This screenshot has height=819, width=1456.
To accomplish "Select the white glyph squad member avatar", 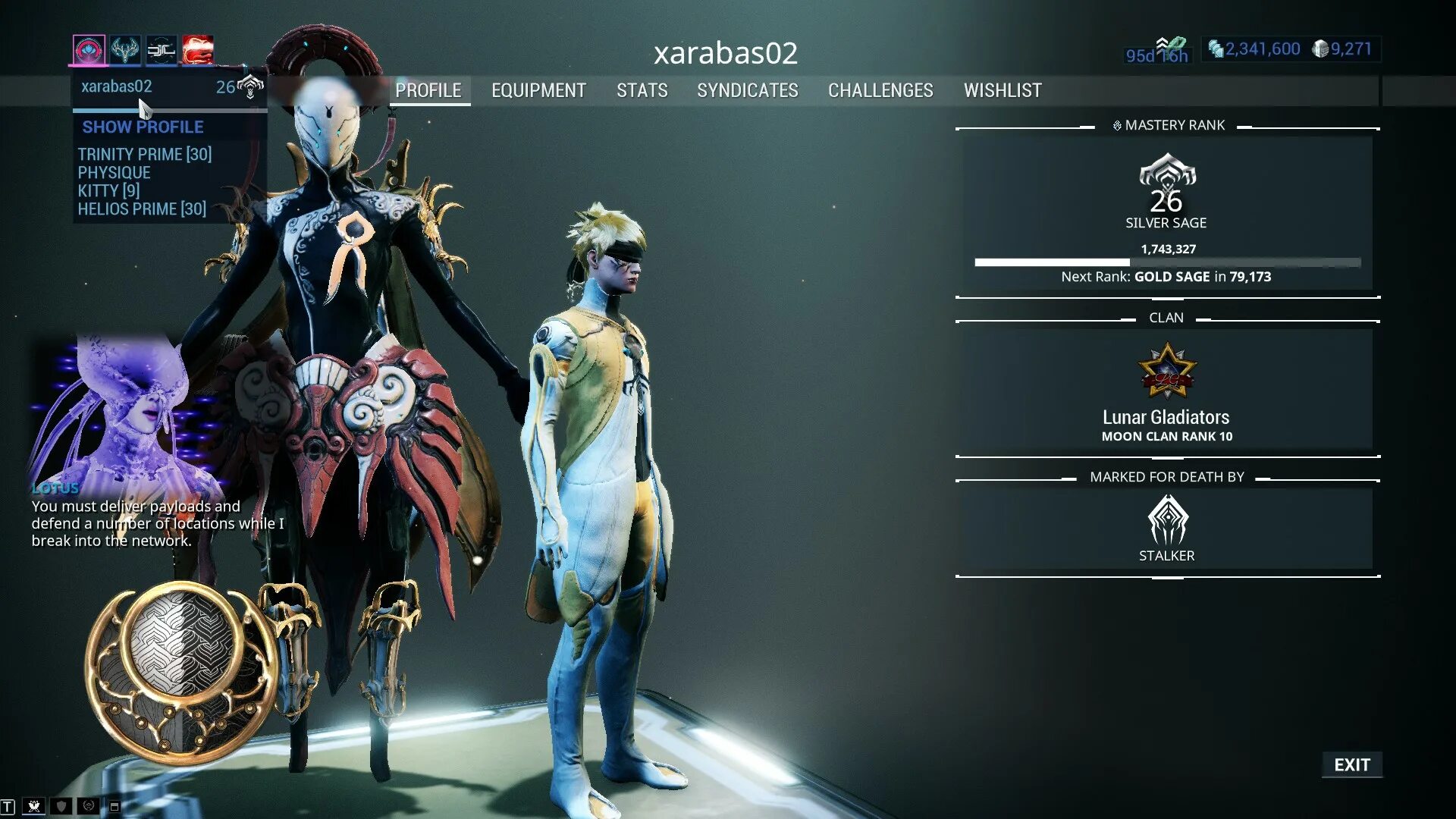I will tap(161, 50).
